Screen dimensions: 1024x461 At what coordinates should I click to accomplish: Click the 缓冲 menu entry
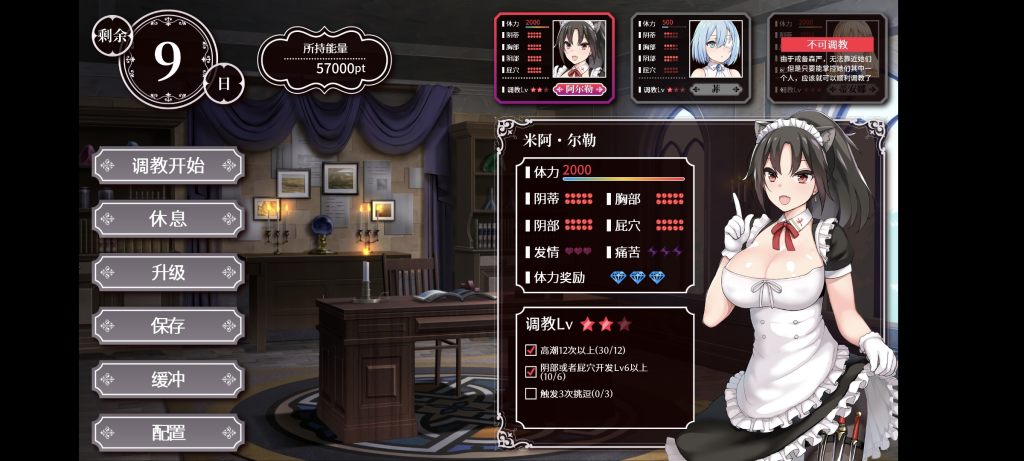click(168, 380)
